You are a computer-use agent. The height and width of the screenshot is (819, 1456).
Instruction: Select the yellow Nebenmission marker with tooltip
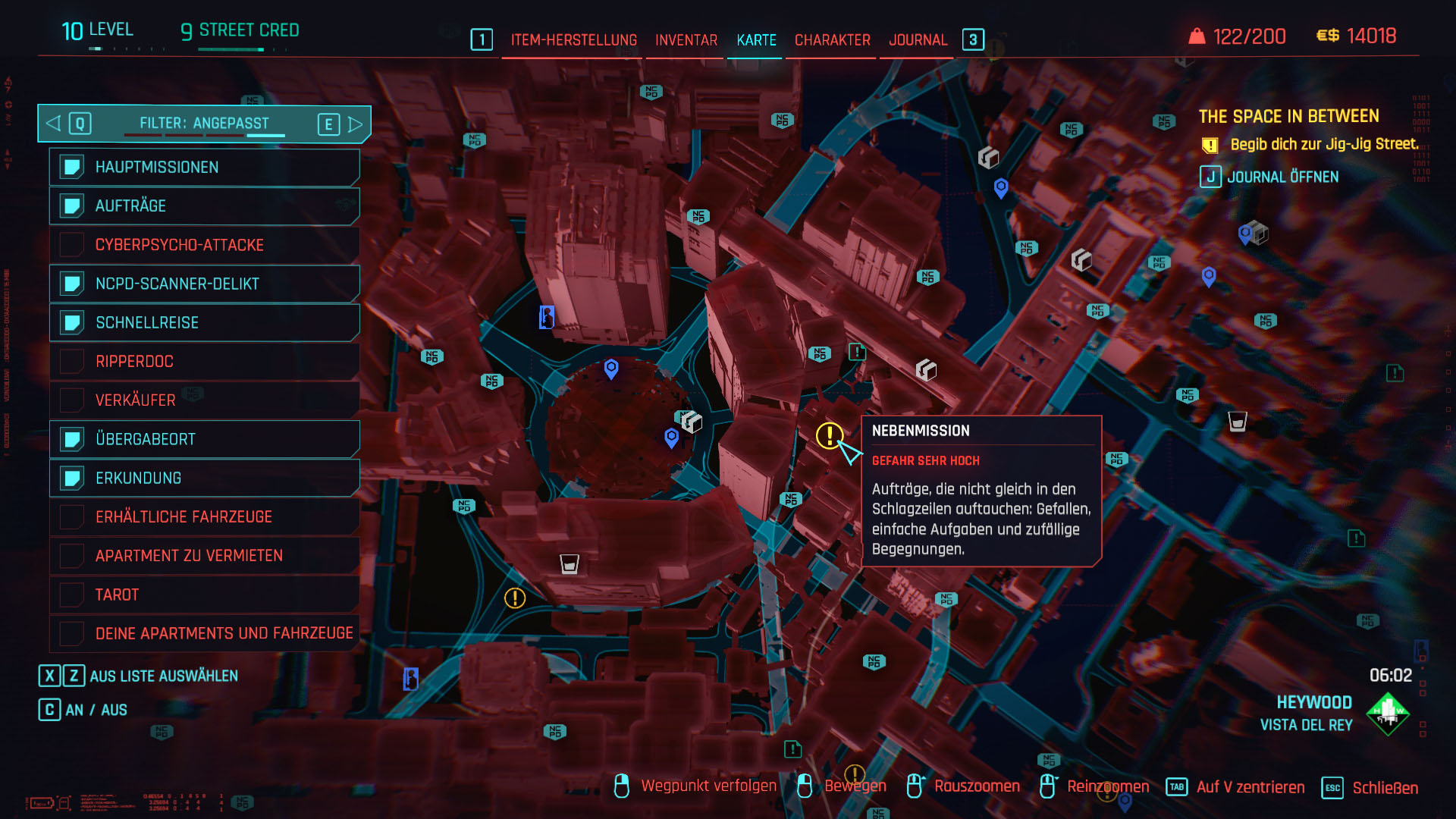pyautogui.click(x=829, y=435)
